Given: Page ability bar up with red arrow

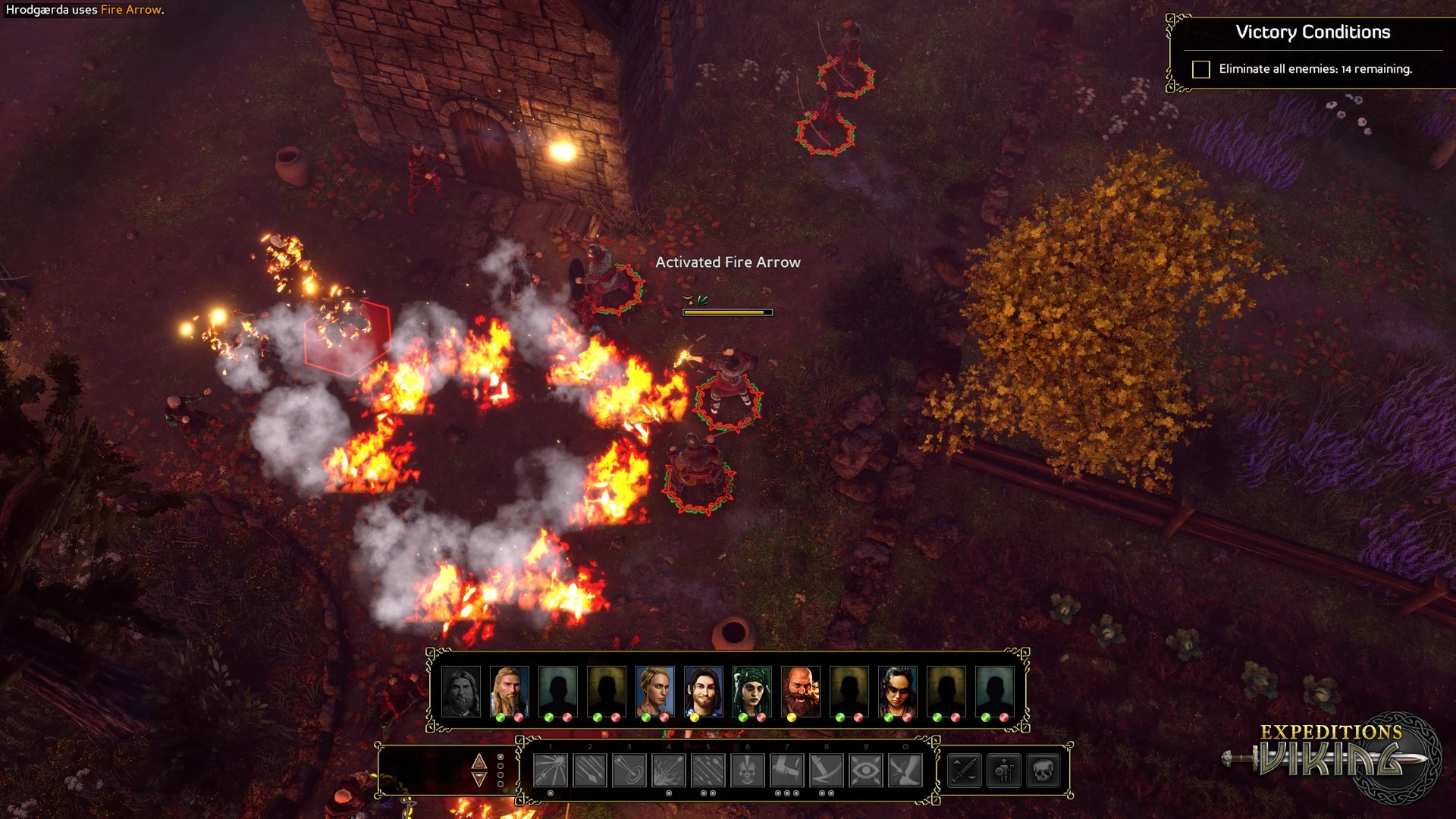Looking at the screenshot, I should [479, 761].
